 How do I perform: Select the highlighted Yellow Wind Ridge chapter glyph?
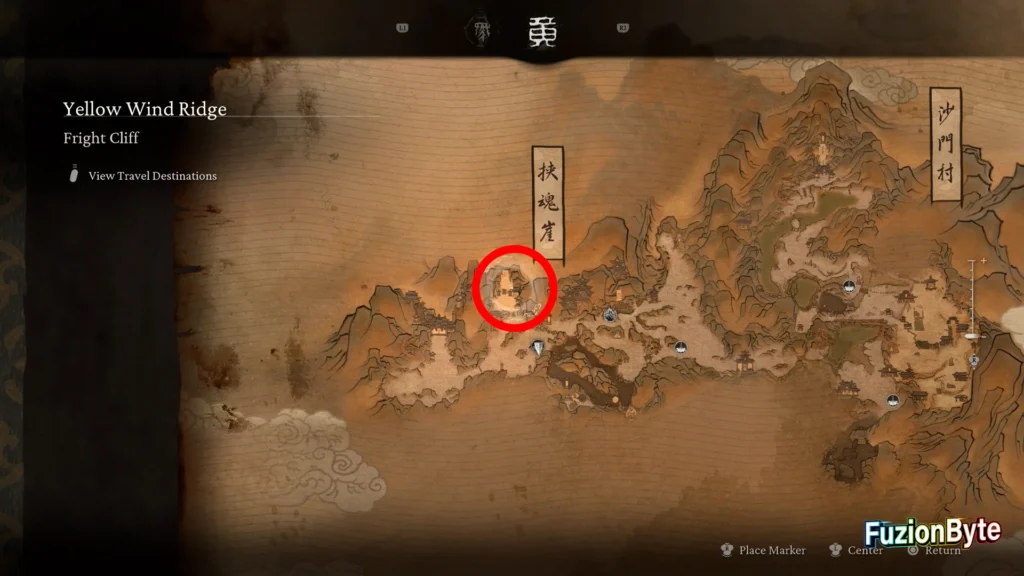[x=542, y=32]
